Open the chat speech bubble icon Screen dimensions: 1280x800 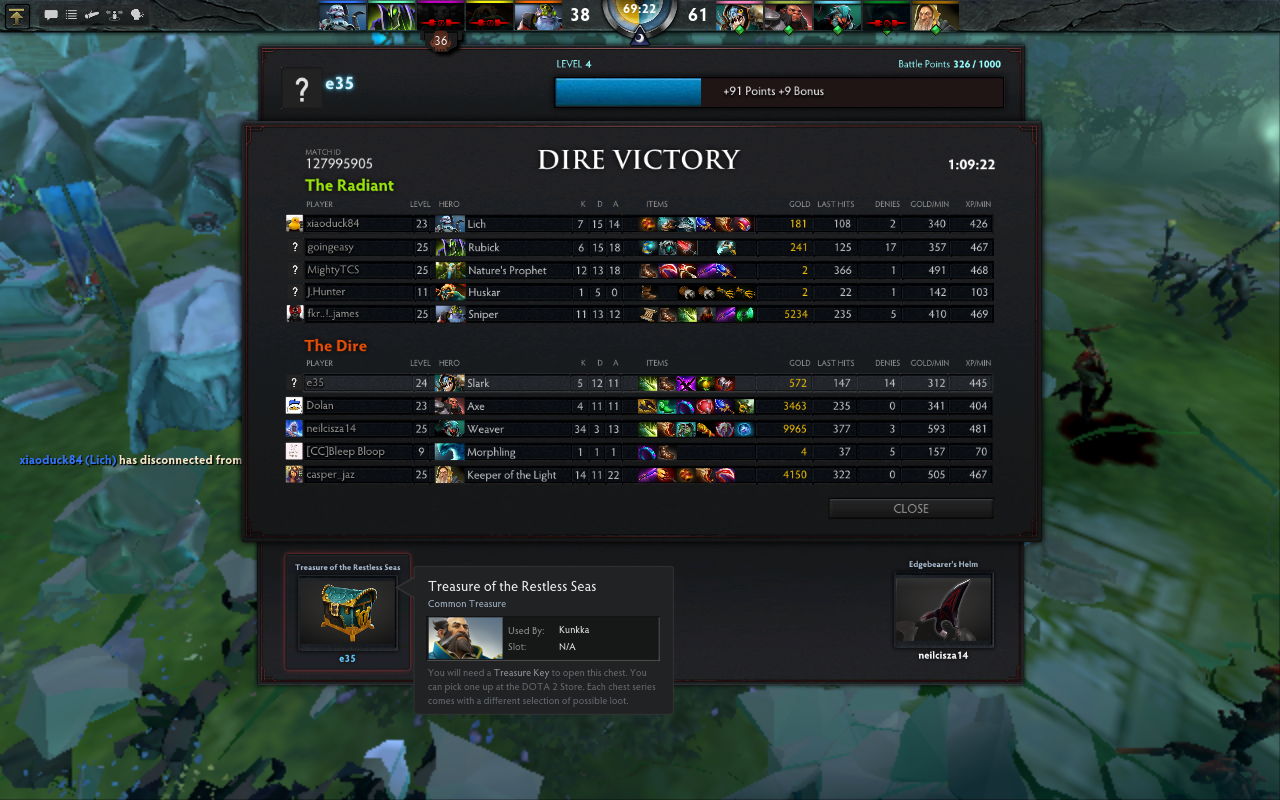pos(50,15)
